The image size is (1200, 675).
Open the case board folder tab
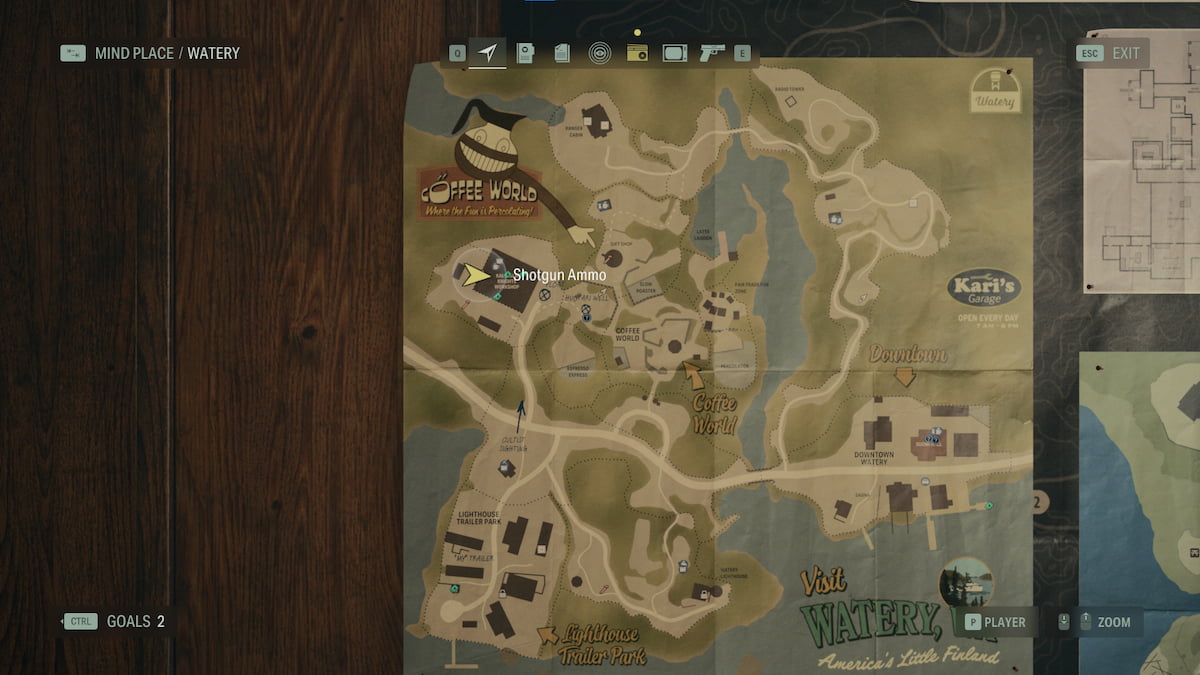(x=525, y=53)
